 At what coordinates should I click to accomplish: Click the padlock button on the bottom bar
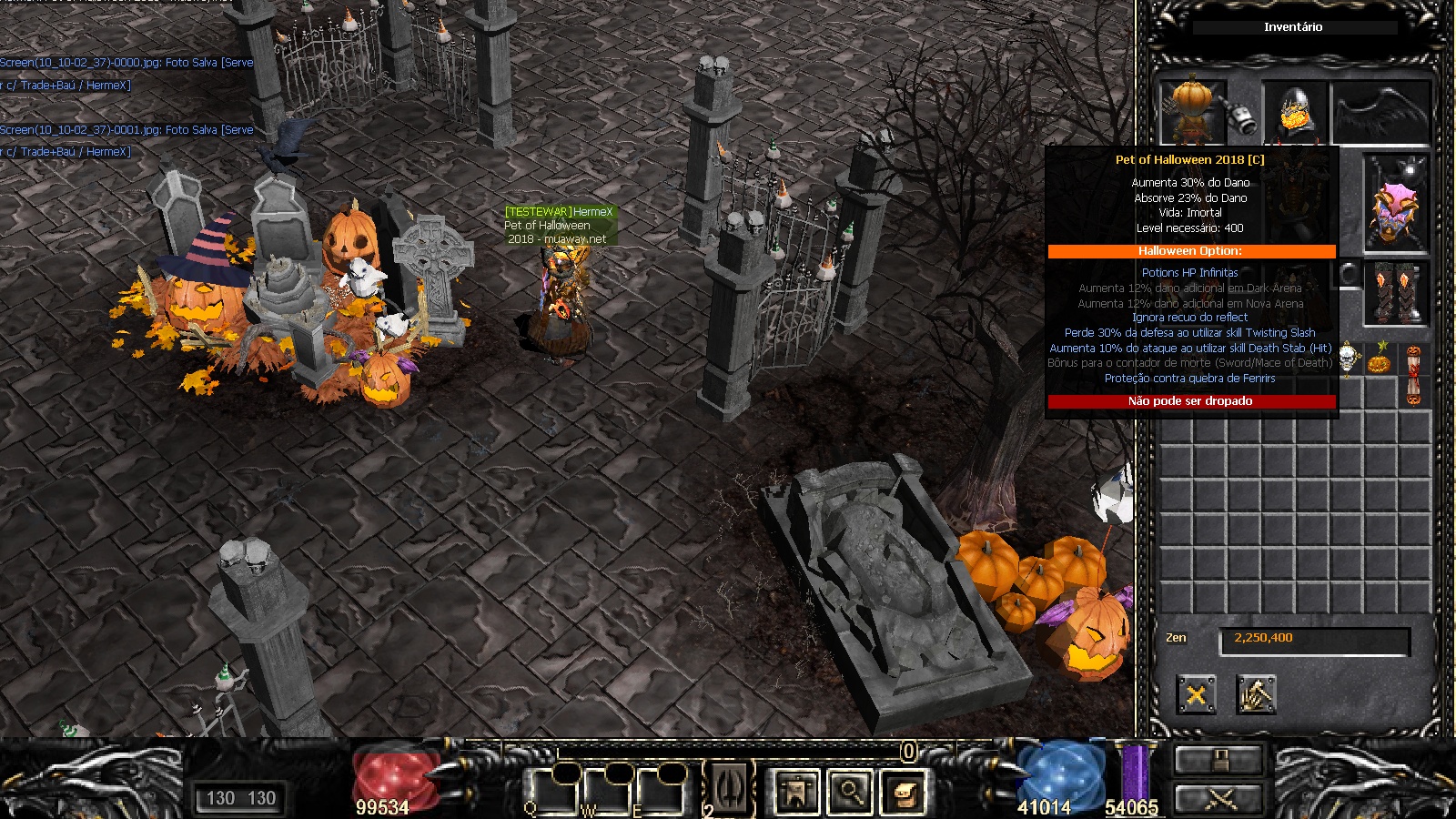pos(1219,759)
